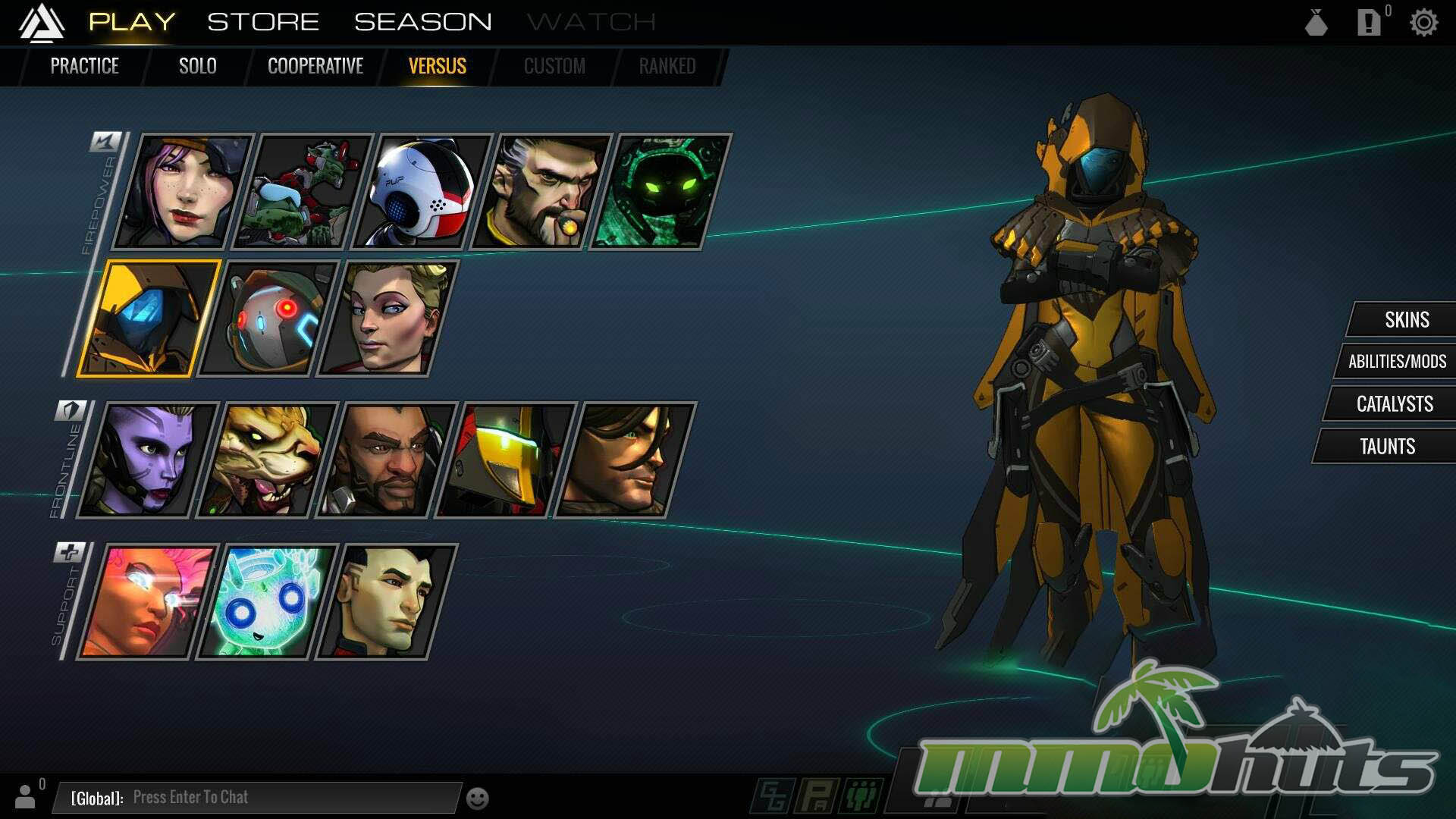
Task: Open the CATALYSTS panel
Action: click(x=1394, y=403)
